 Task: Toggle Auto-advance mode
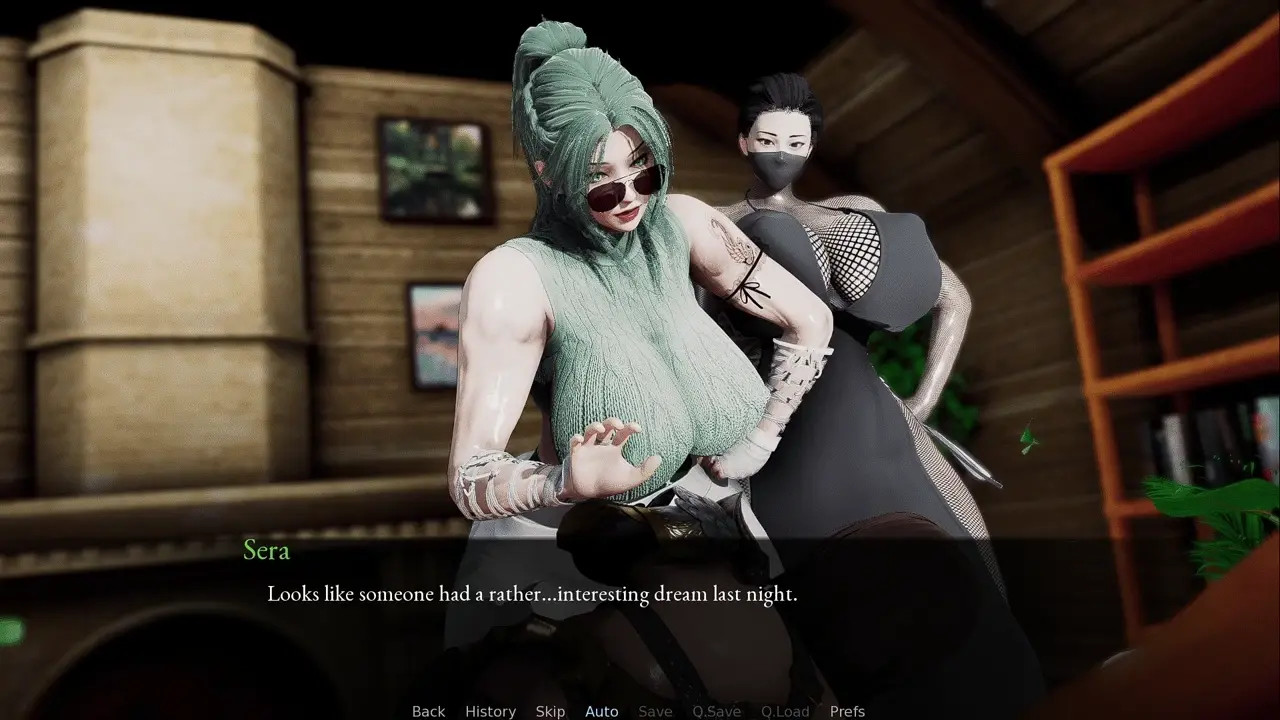(601, 711)
